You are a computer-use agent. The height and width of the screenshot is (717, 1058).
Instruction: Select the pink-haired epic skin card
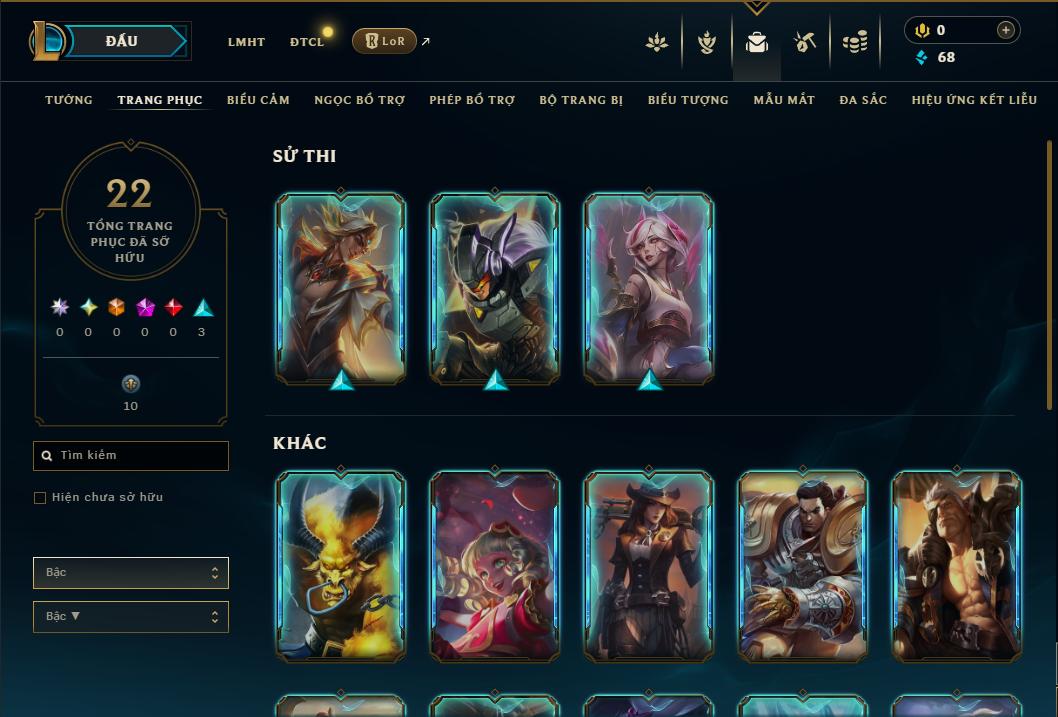[649, 288]
